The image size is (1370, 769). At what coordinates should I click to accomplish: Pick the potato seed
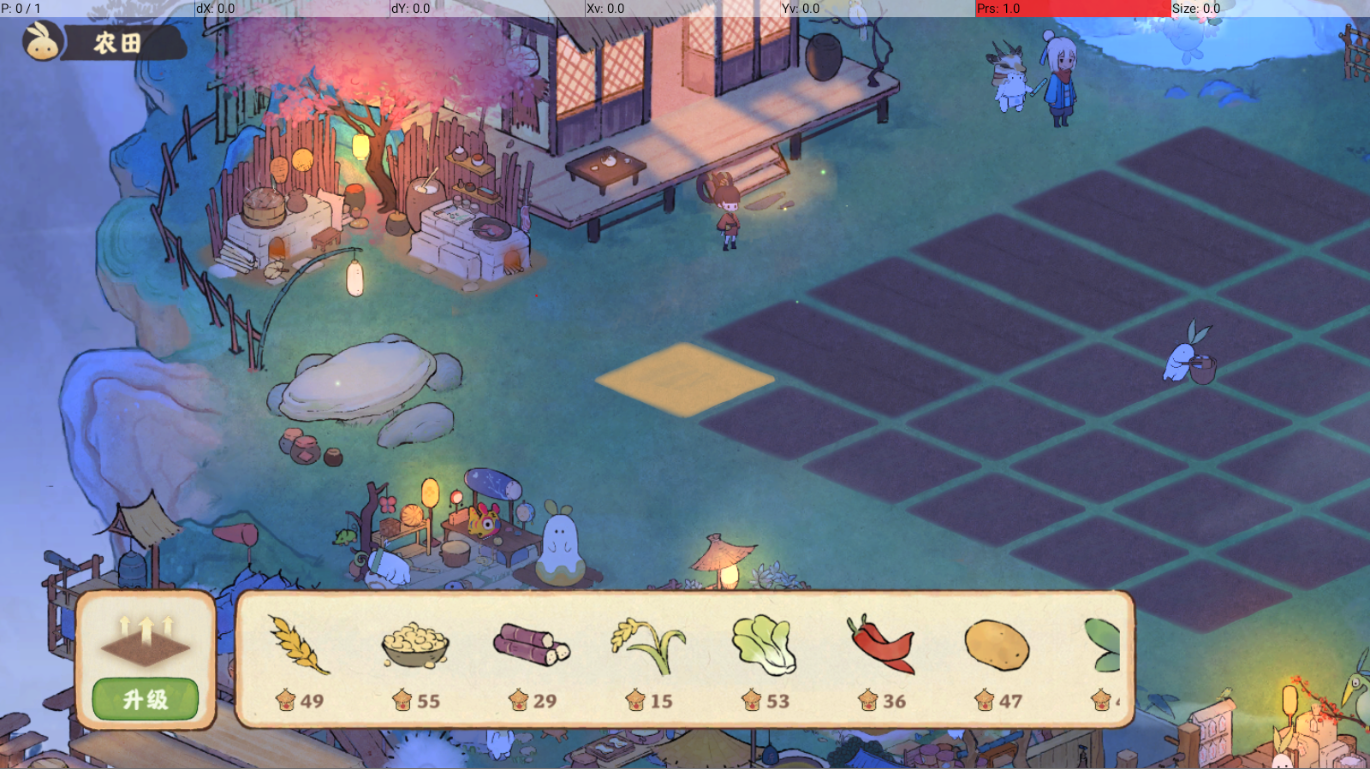point(997,645)
